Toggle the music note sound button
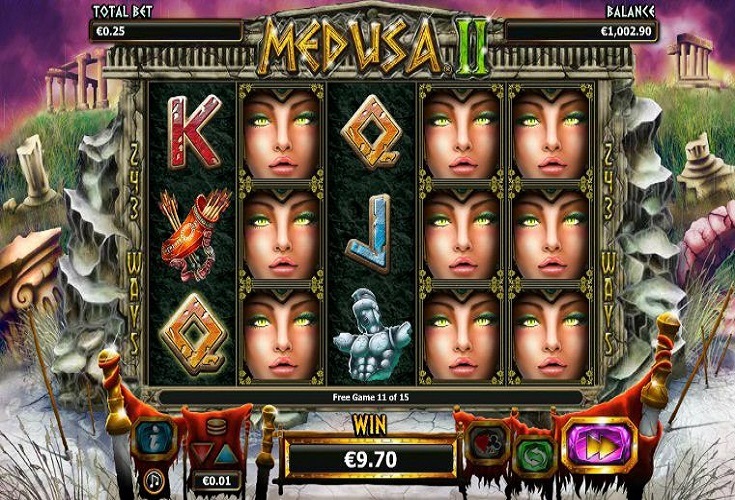The image size is (735, 500). [x=155, y=481]
